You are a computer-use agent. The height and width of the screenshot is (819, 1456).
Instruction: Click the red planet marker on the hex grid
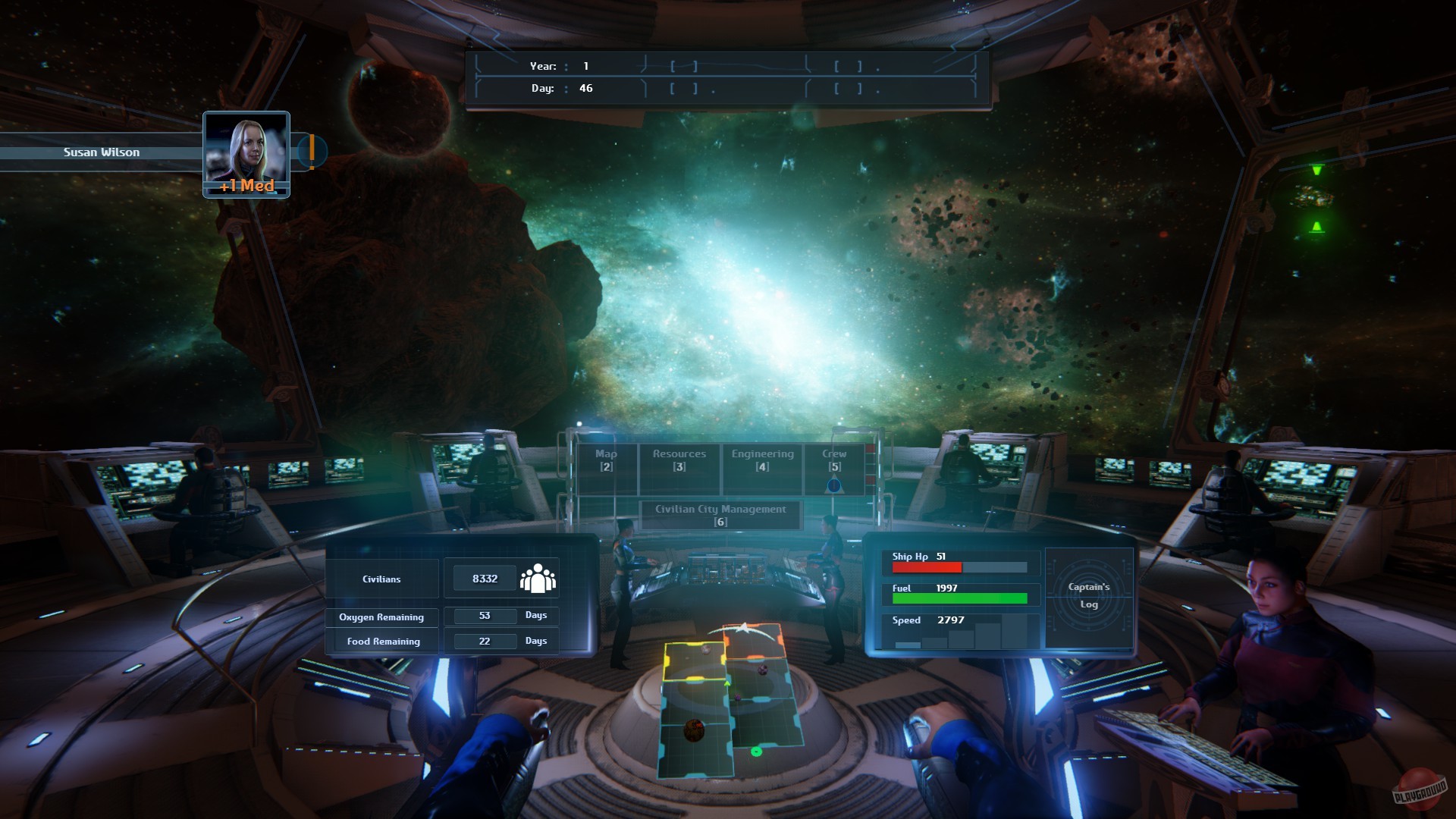[x=693, y=732]
